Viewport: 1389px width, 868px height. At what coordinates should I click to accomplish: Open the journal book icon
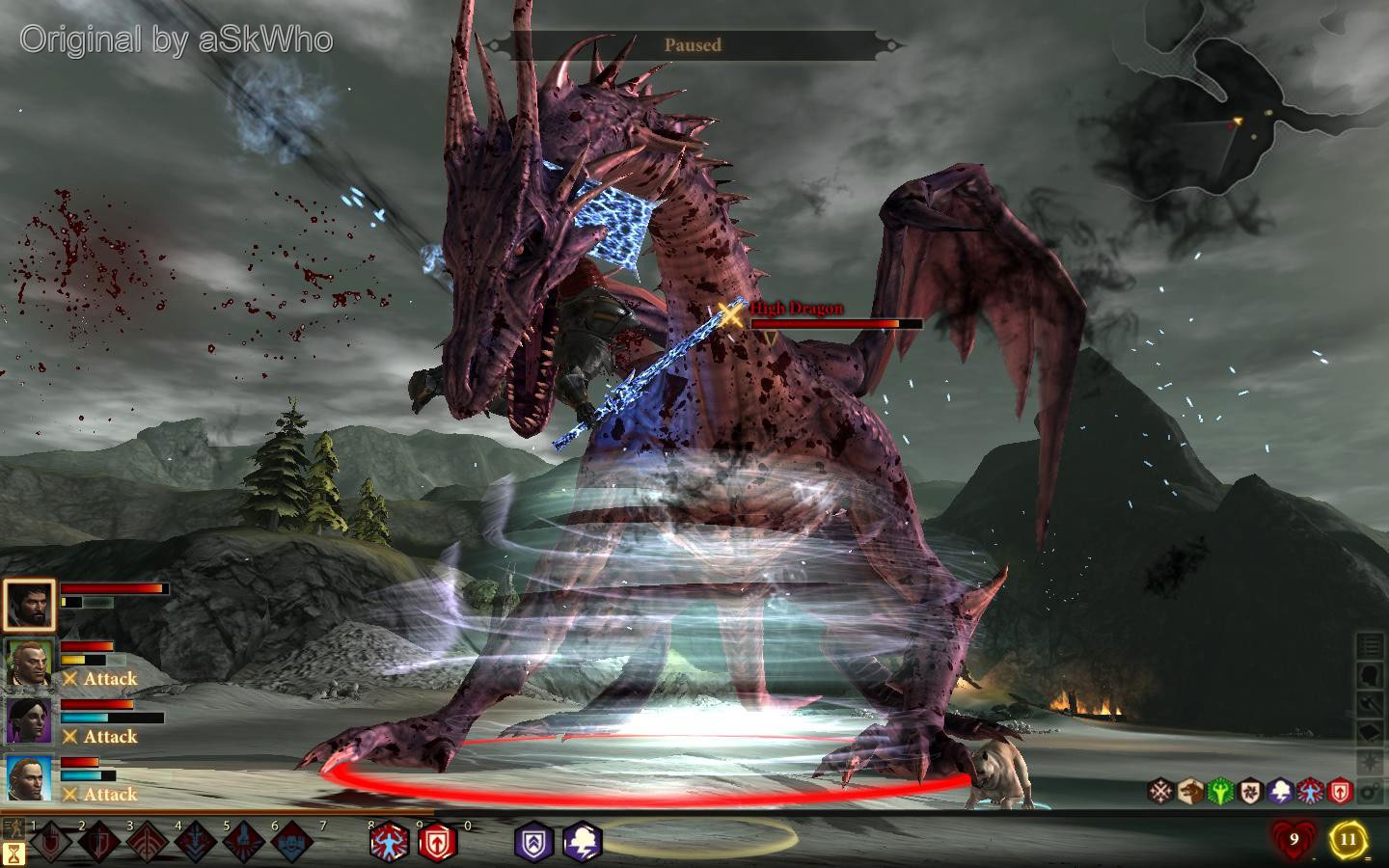1371,733
